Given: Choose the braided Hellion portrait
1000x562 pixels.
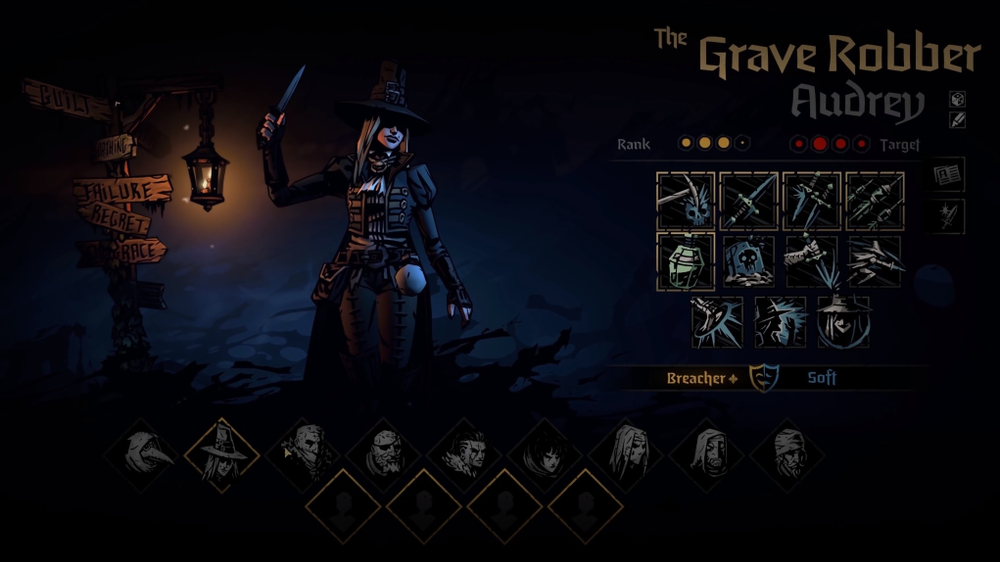Looking at the screenshot, I should pyautogui.click(x=464, y=455).
